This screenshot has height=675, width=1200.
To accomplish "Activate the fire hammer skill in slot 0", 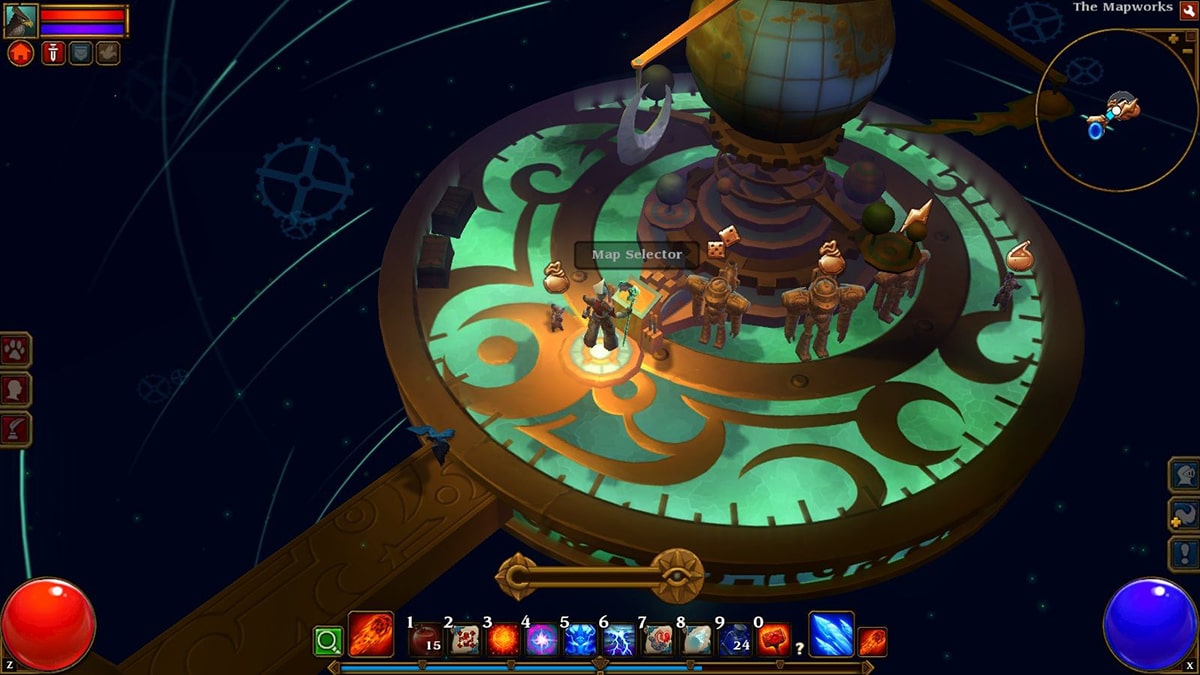I will click(774, 639).
